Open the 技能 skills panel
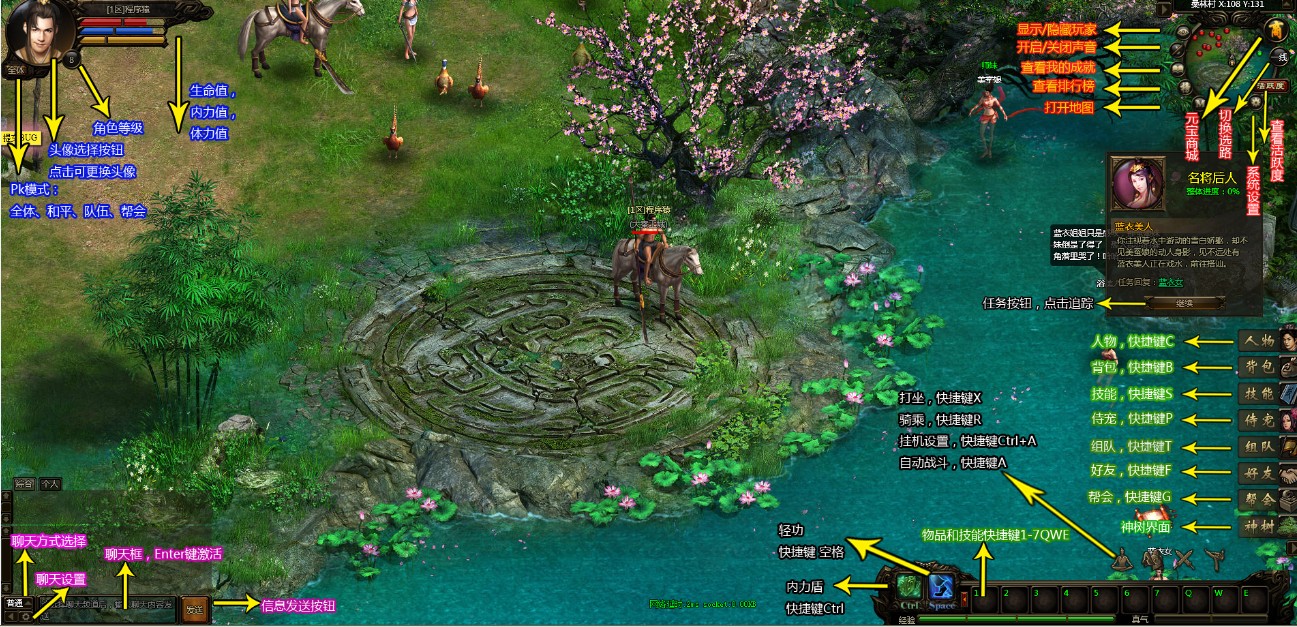The image size is (1297, 627). pyautogui.click(x=1259, y=394)
